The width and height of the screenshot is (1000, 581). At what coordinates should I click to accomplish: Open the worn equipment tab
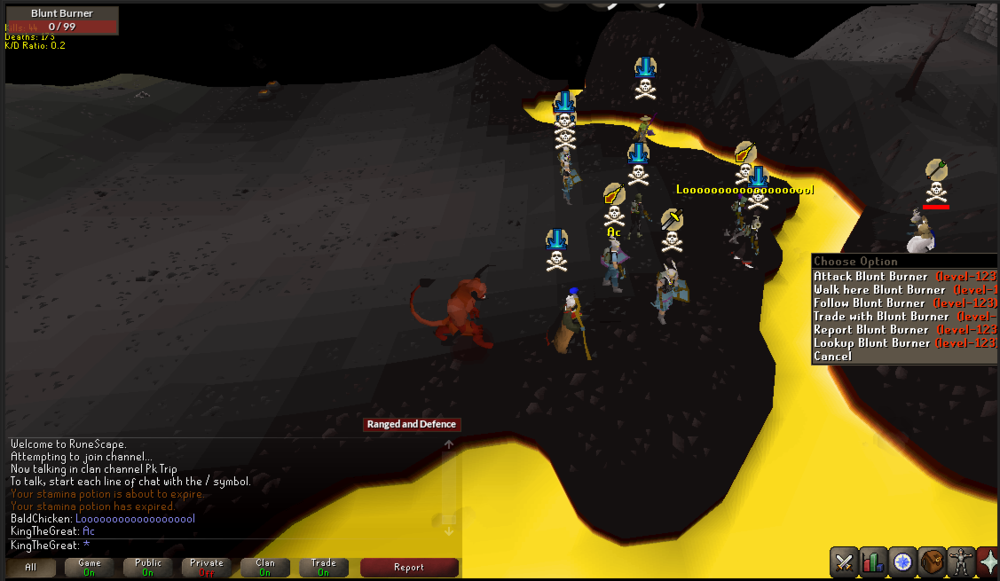click(961, 561)
